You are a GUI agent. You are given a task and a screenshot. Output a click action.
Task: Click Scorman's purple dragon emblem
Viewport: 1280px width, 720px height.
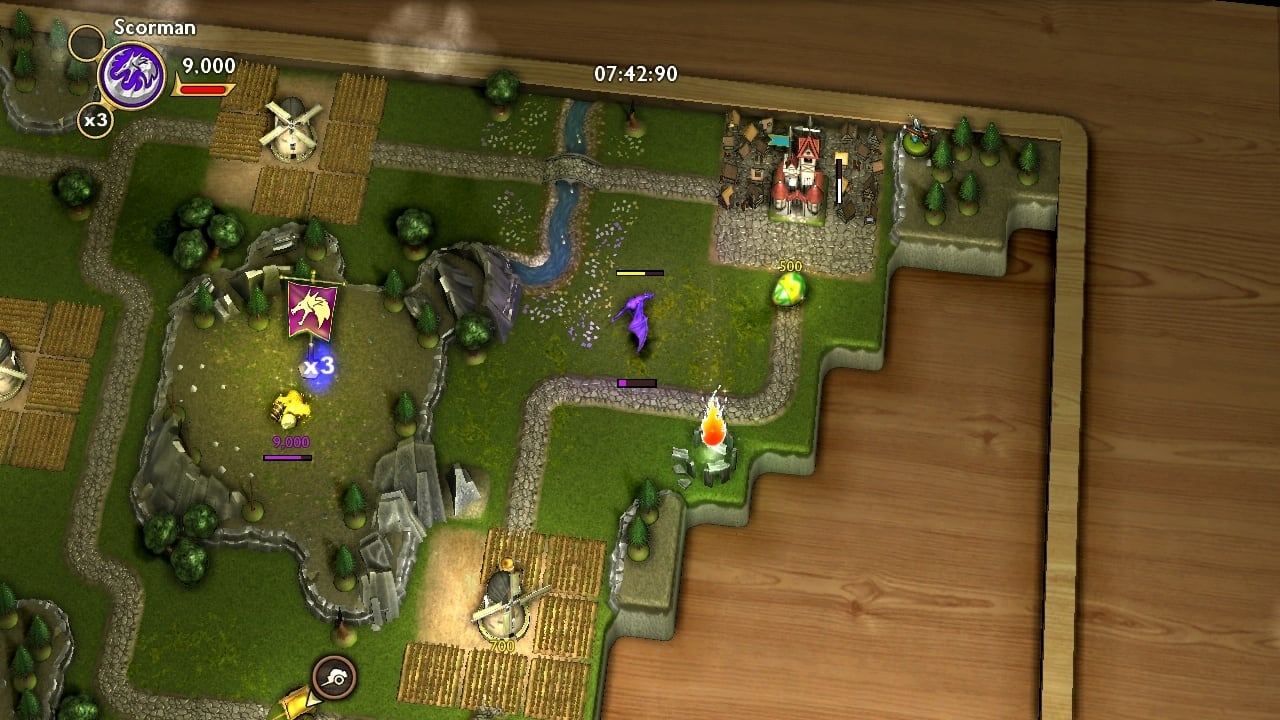click(x=131, y=77)
